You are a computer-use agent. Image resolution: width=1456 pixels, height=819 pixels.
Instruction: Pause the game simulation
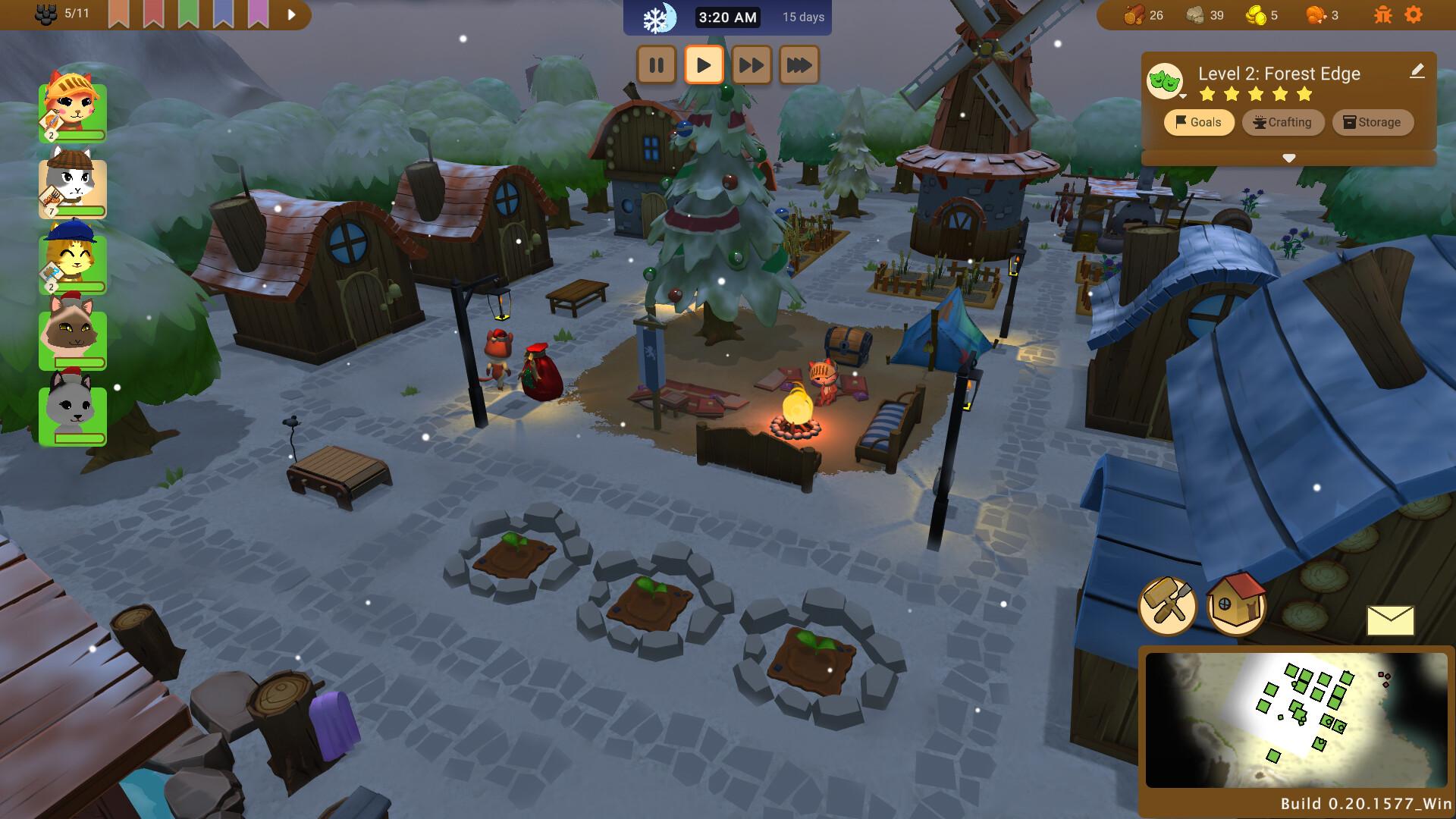click(657, 65)
